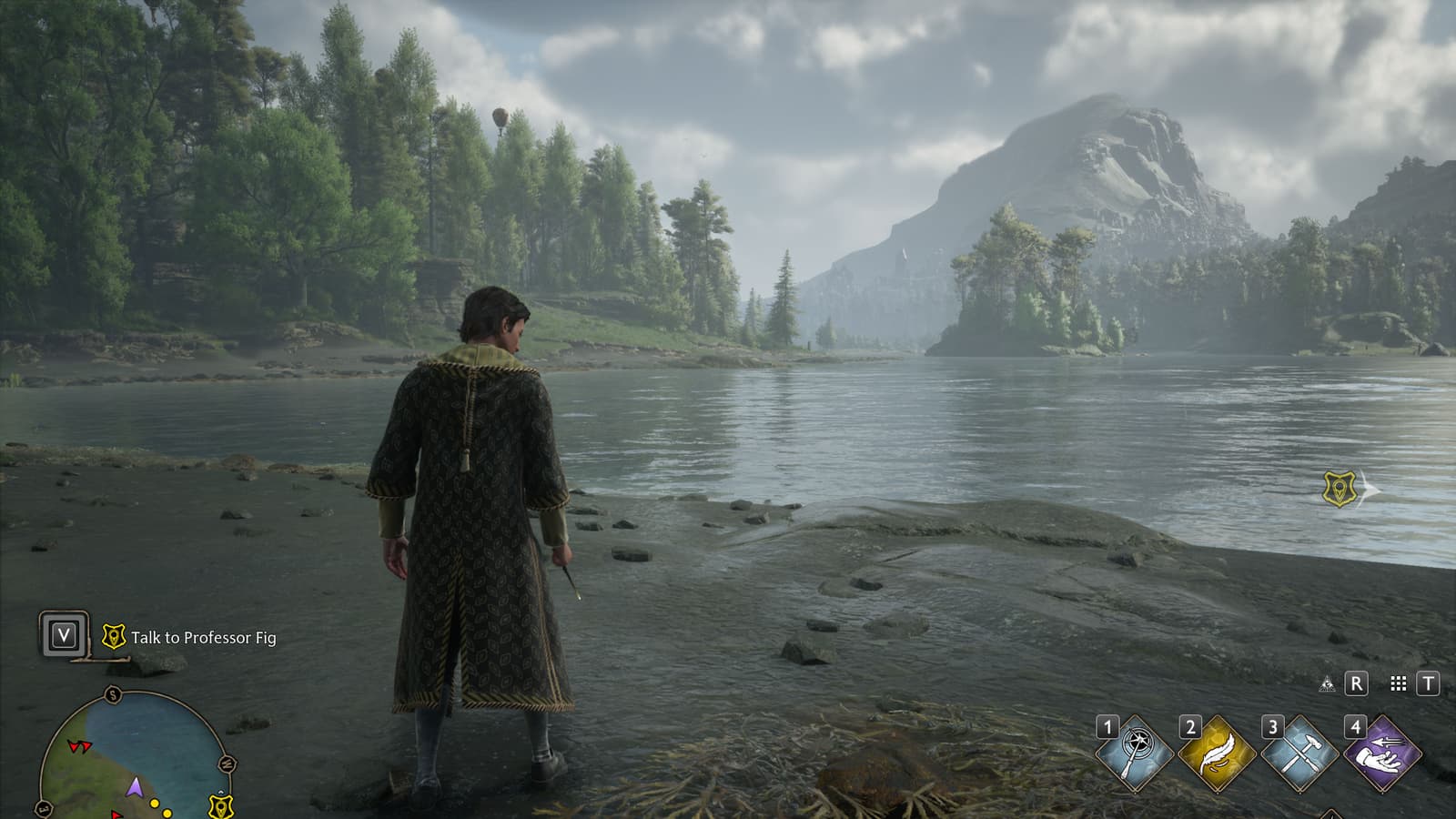1456x819 pixels.
Task: Cast the Lumos spell in slot 1
Action: pyautogui.click(x=1135, y=754)
